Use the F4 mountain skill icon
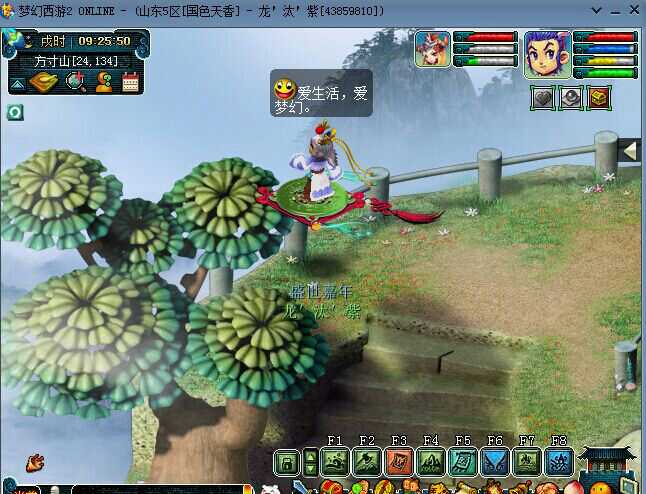Viewport: 646px width, 494px height. pos(431,462)
